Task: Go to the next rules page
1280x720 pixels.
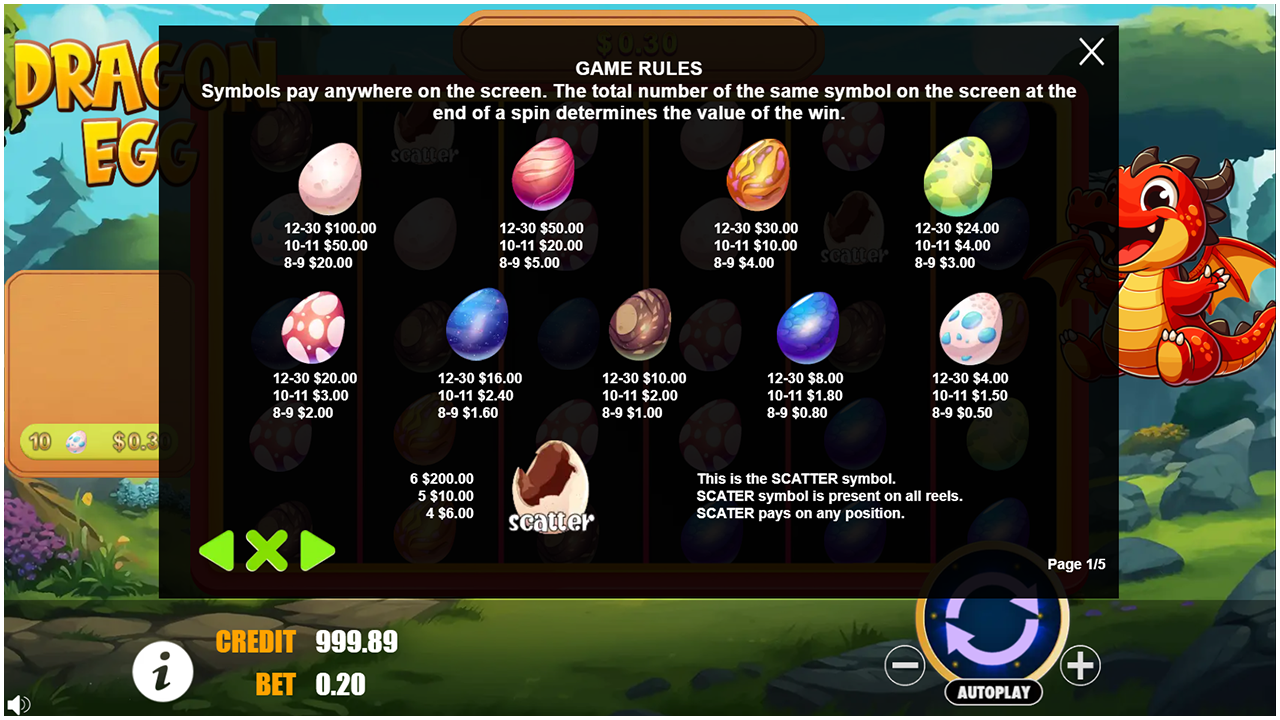Action: pyautogui.click(x=318, y=551)
